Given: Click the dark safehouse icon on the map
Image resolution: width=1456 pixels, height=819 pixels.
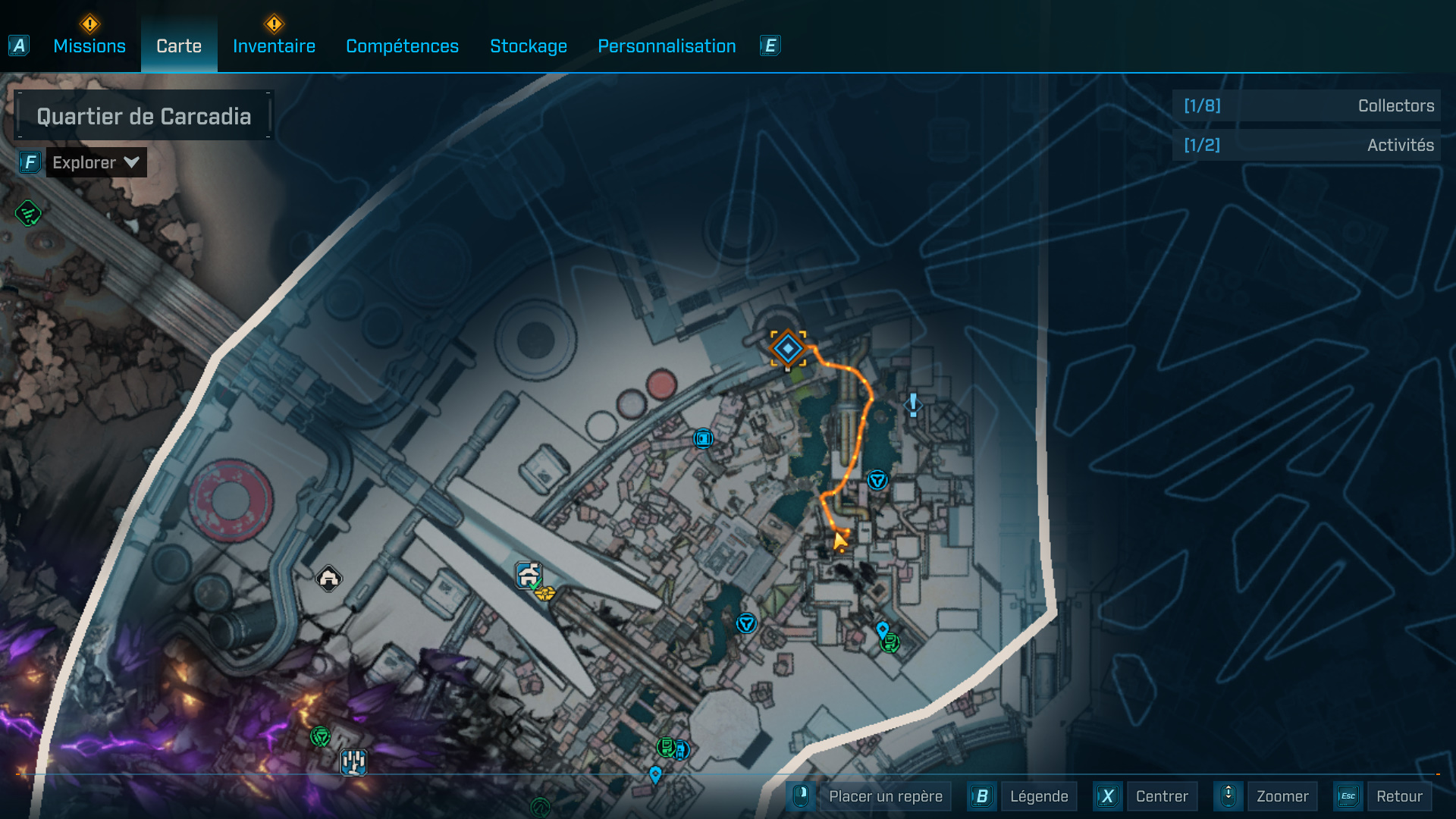Looking at the screenshot, I should pos(328,579).
